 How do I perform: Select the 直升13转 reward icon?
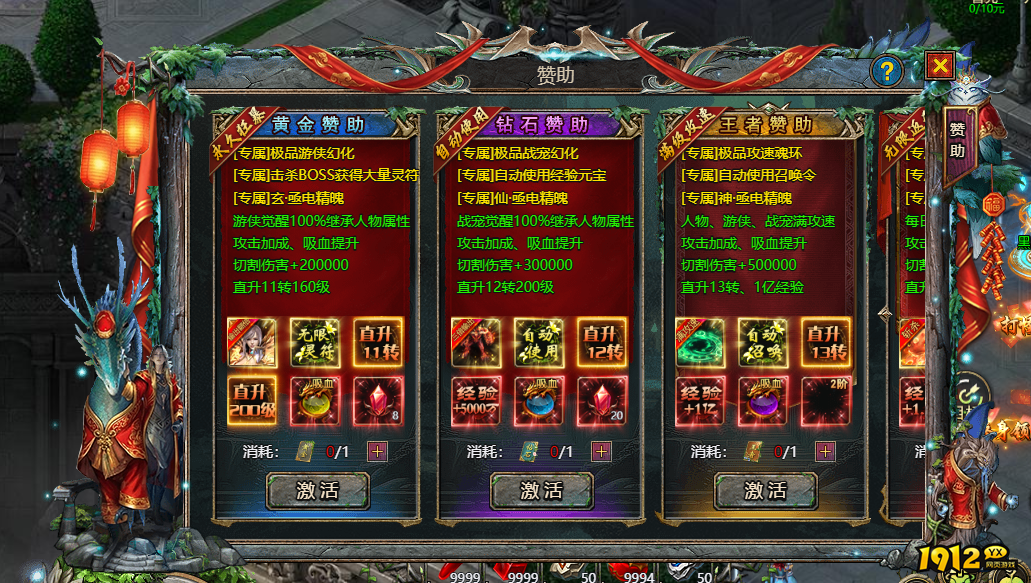825,343
